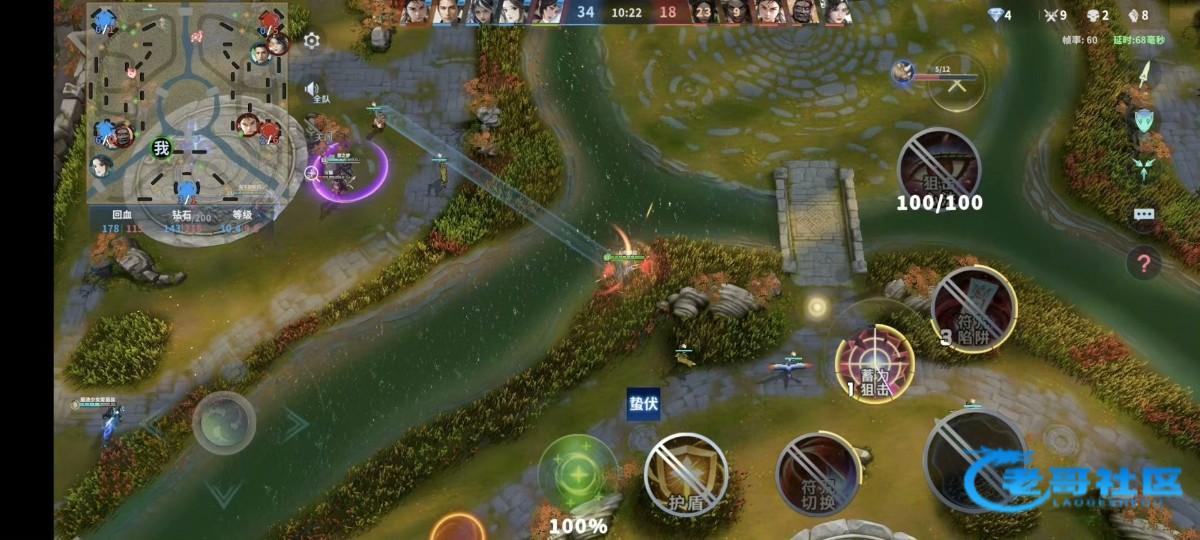The image size is (1200, 540).
Task: Use the green healing skill button
Action: pos(577,472)
